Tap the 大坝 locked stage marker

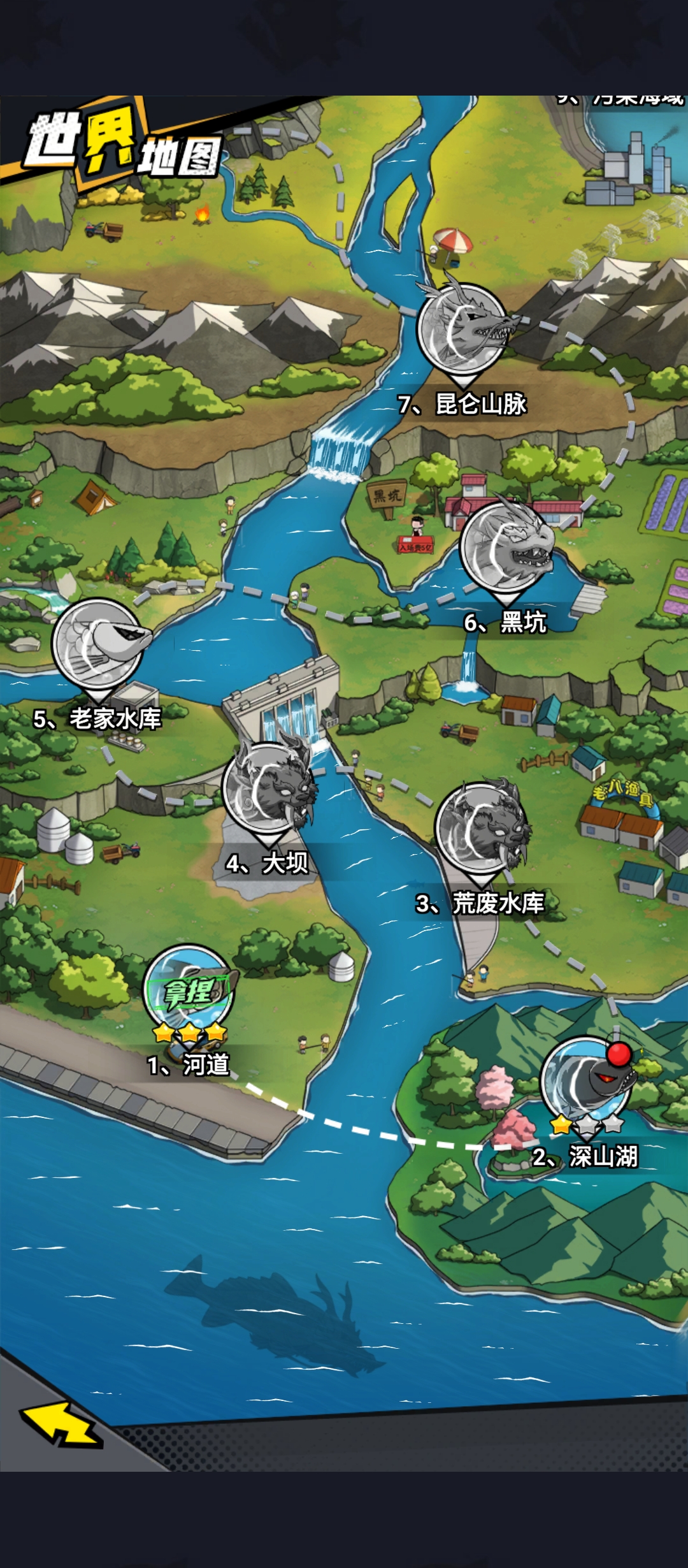(x=268, y=789)
